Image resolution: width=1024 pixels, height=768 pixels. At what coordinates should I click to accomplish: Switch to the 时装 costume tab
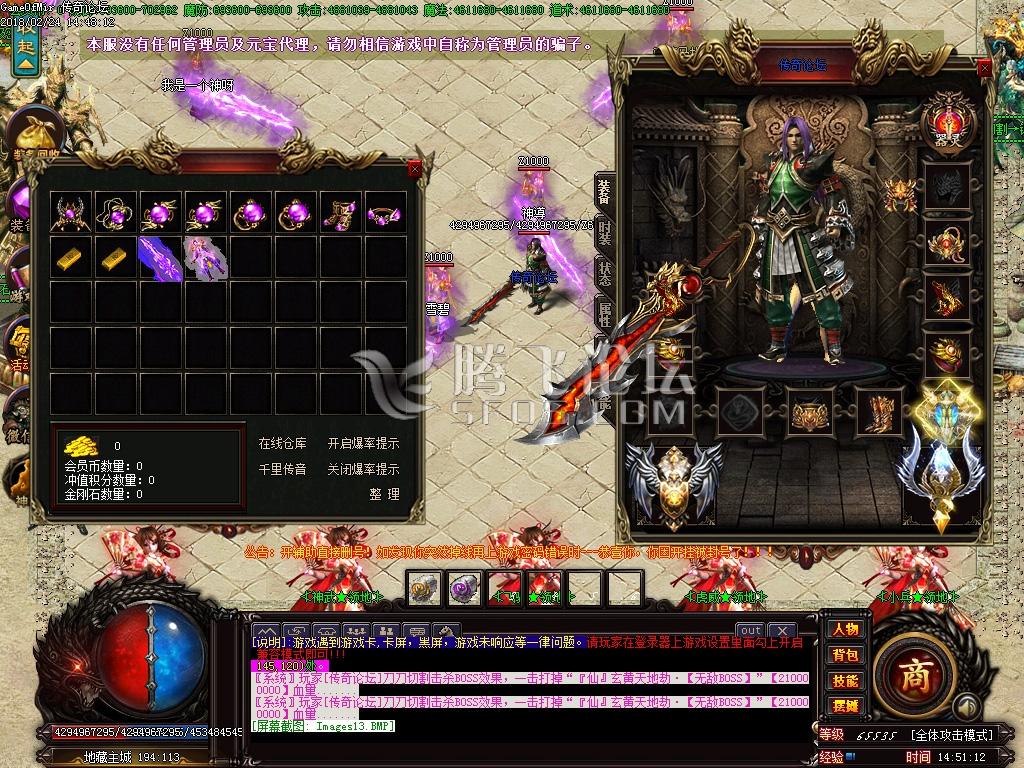(x=605, y=230)
